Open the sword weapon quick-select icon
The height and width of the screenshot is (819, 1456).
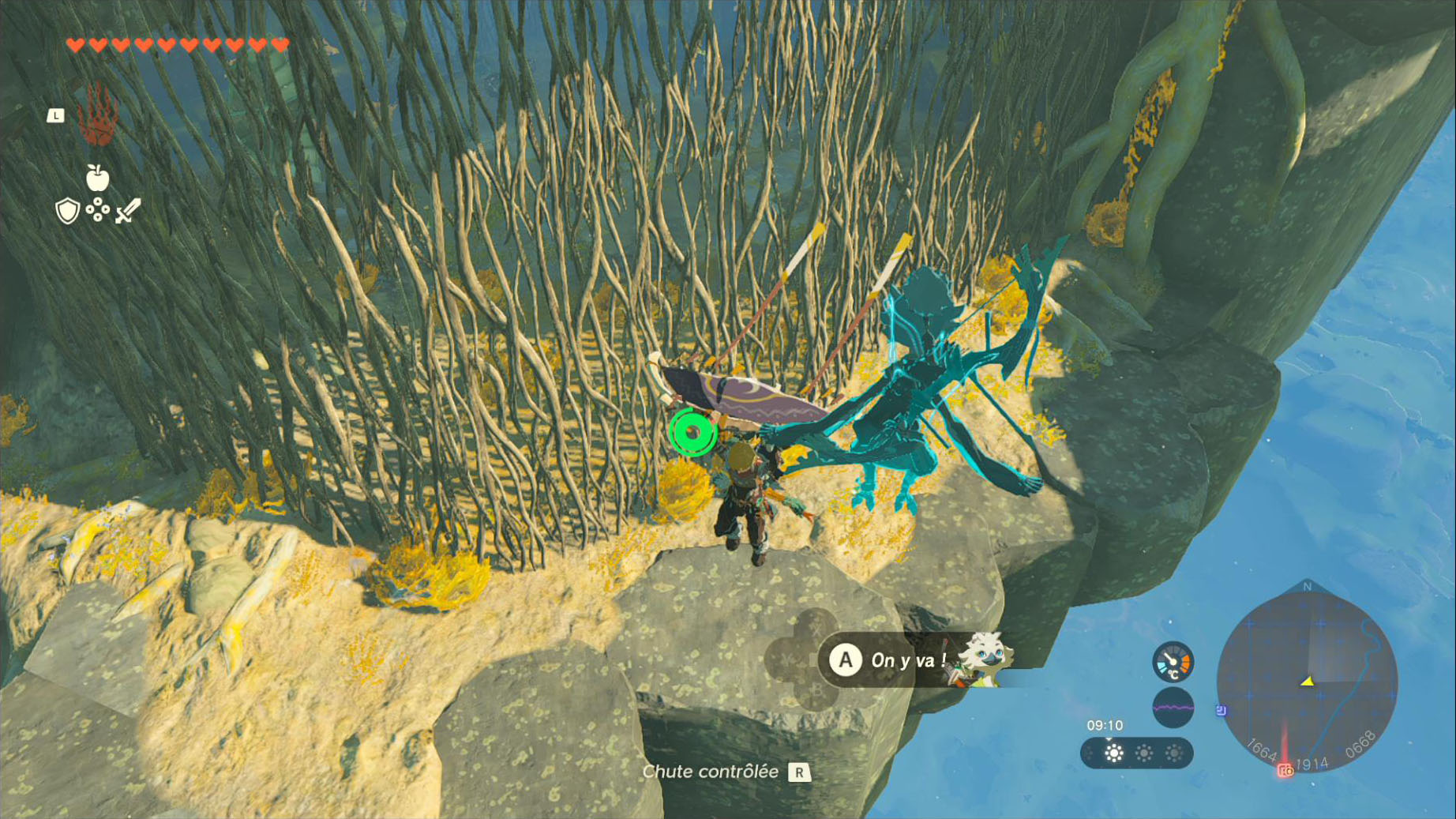tap(128, 211)
